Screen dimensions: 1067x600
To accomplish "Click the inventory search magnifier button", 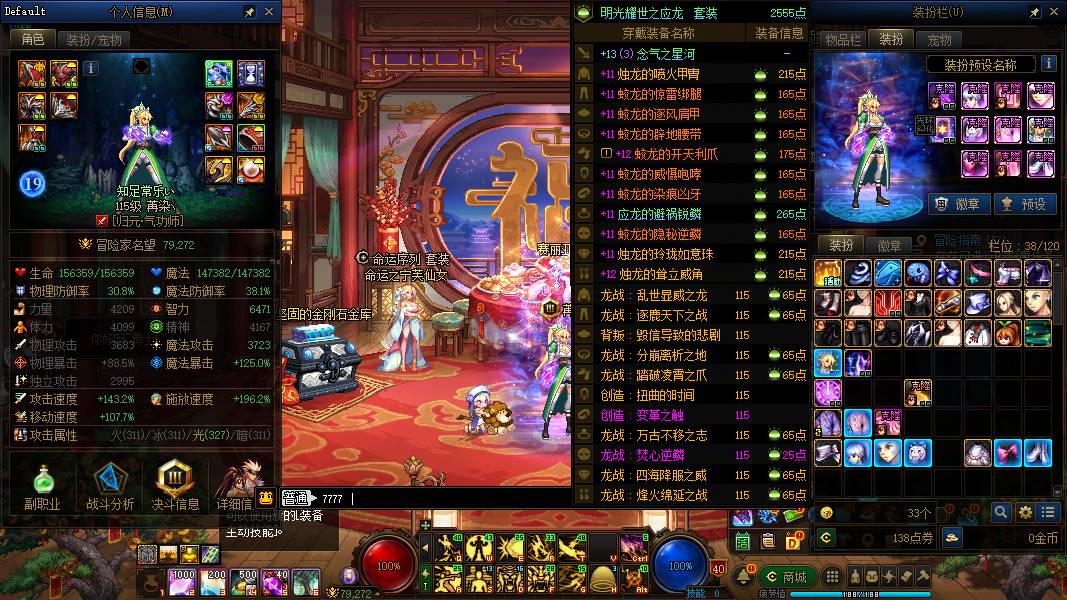I will pyautogui.click(x=1001, y=512).
